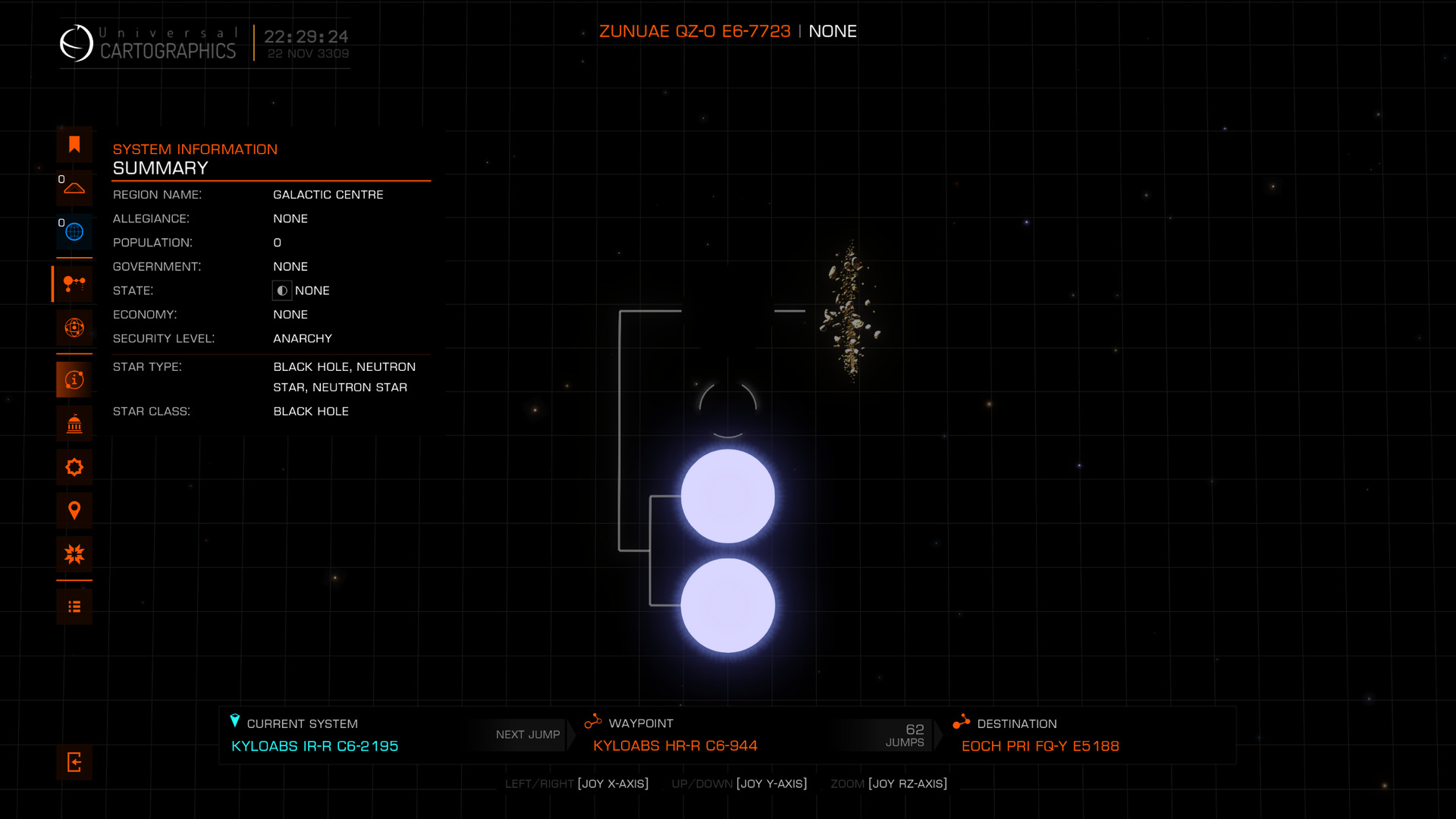The image size is (1456, 819).
Task: Select the upper neutron star
Action: pos(728,497)
